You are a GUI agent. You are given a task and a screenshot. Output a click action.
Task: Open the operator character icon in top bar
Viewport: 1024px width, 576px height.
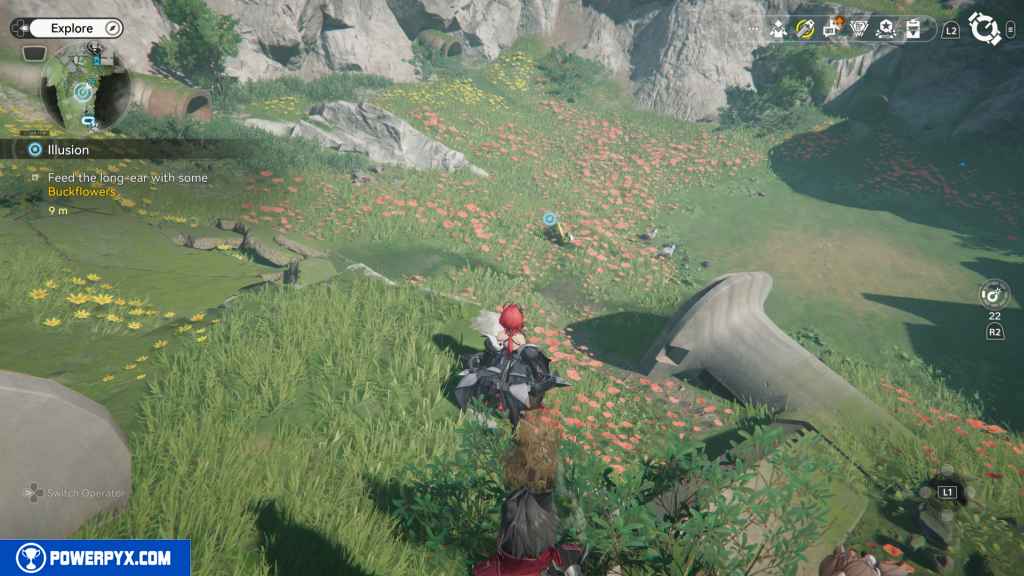[779, 29]
